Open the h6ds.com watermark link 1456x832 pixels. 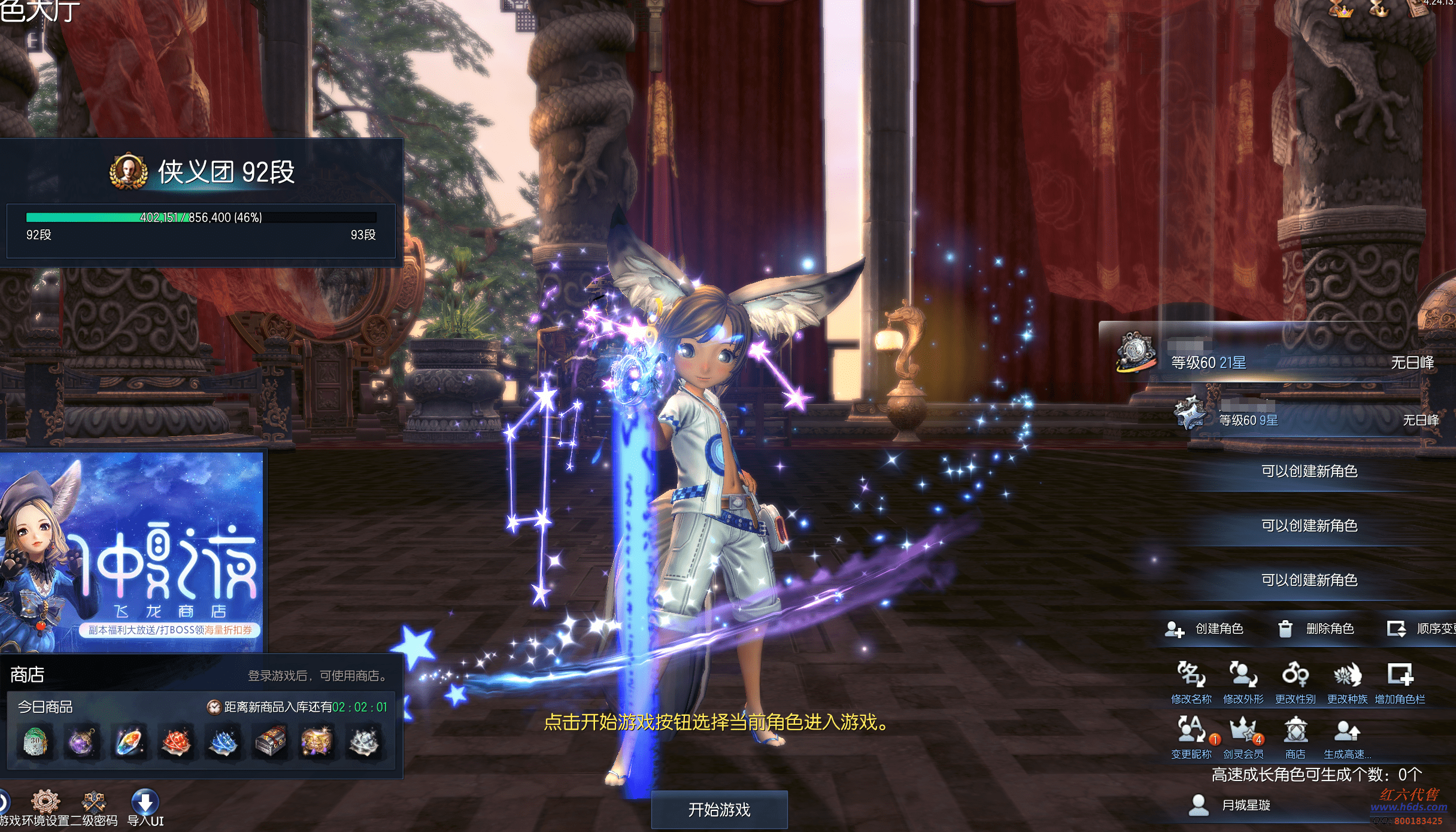tap(1408, 807)
